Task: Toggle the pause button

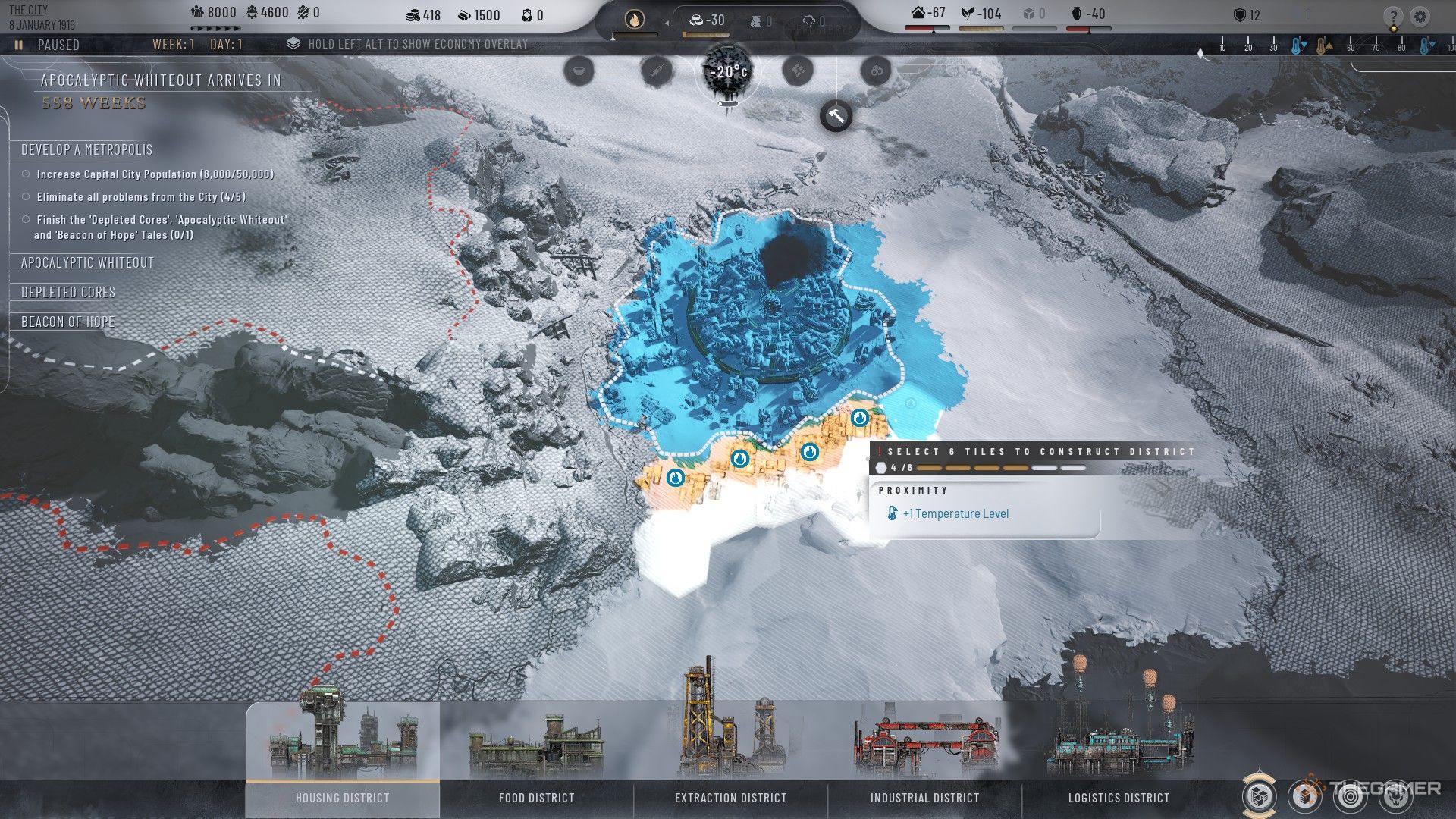Action: (18, 45)
